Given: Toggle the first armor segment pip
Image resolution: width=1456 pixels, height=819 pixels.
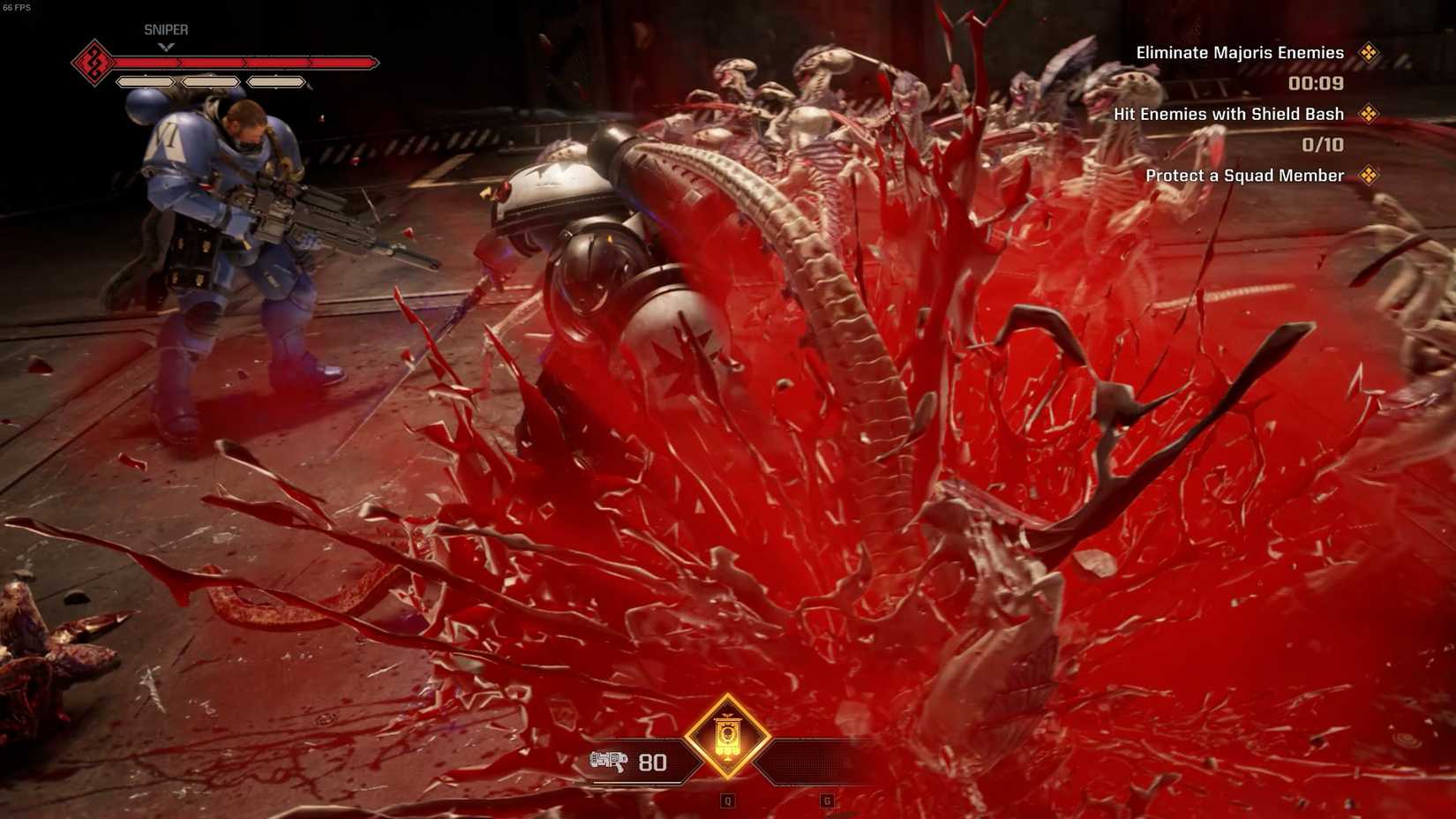Looking at the screenshot, I should [144, 81].
